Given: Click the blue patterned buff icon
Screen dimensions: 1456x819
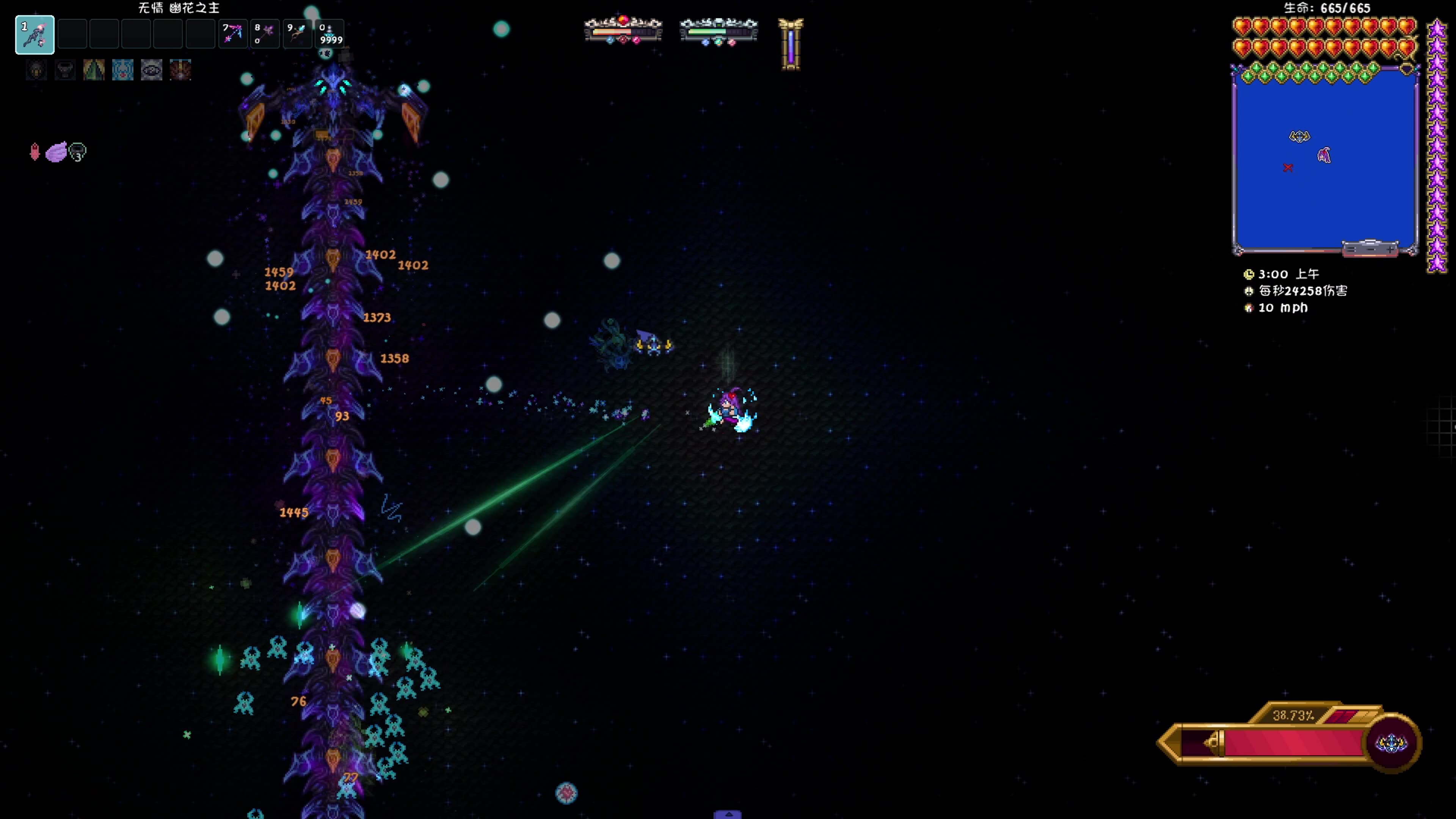Looking at the screenshot, I should pyautogui.click(x=122, y=70).
